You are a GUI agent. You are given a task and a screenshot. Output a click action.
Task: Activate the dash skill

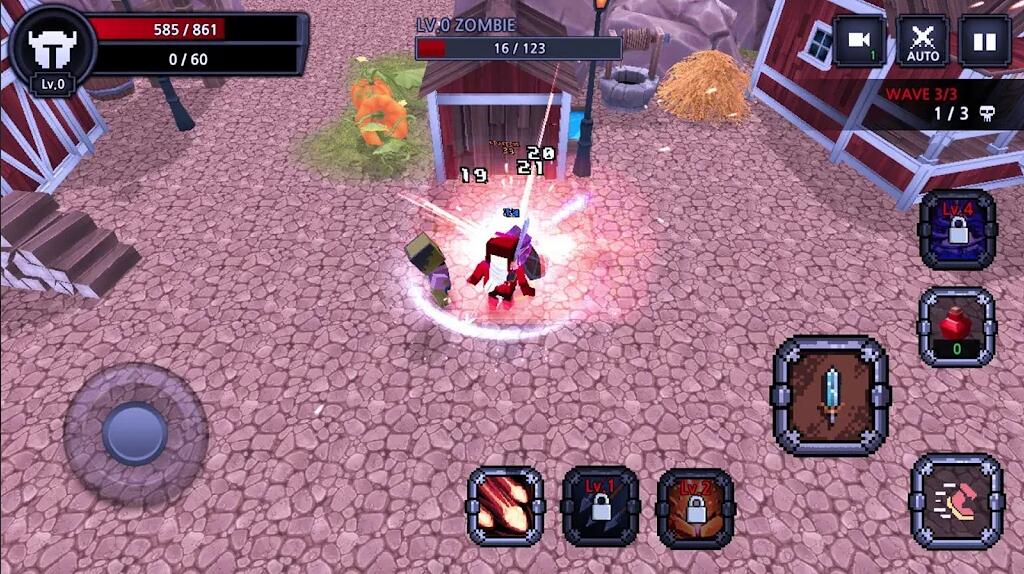(957, 501)
